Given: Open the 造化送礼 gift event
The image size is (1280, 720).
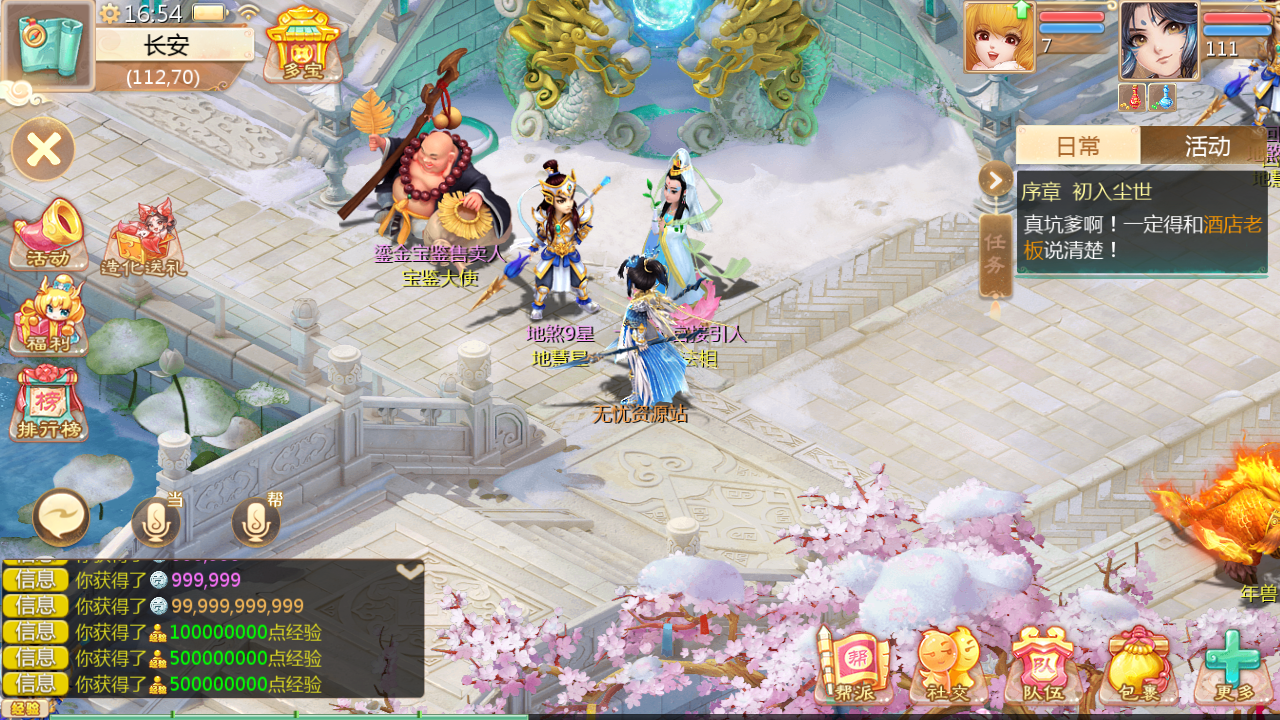Looking at the screenshot, I should (143, 240).
